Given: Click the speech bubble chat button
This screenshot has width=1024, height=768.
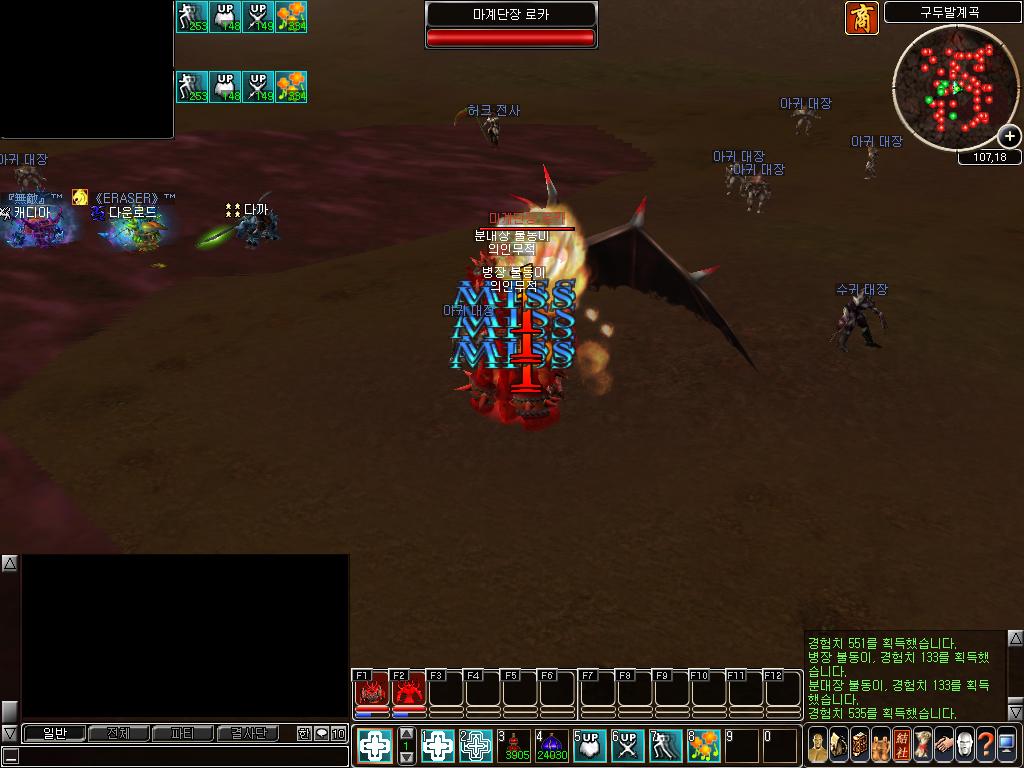Looking at the screenshot, I should (321, 733).
